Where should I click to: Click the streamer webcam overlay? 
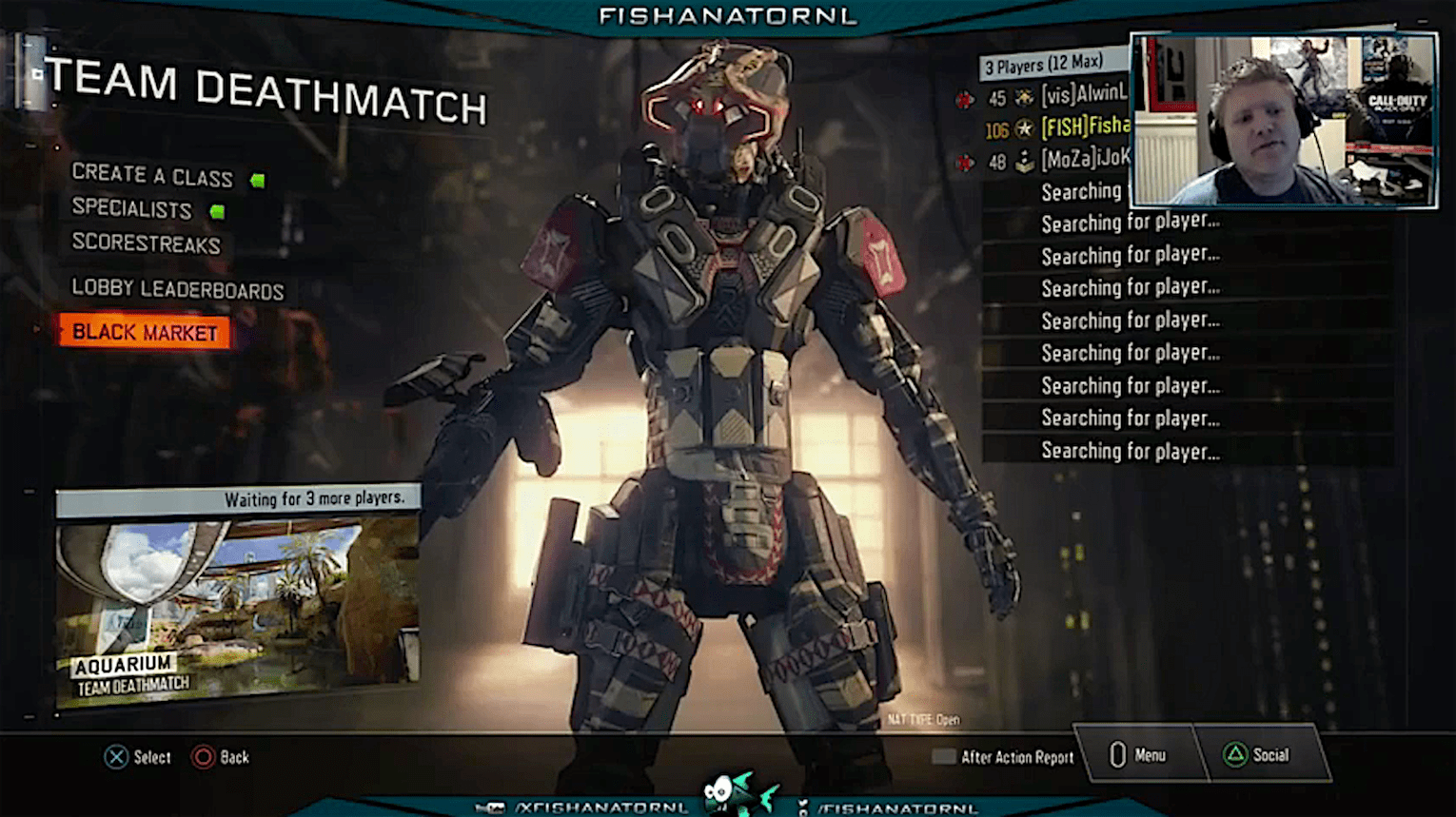point(1283,120)
